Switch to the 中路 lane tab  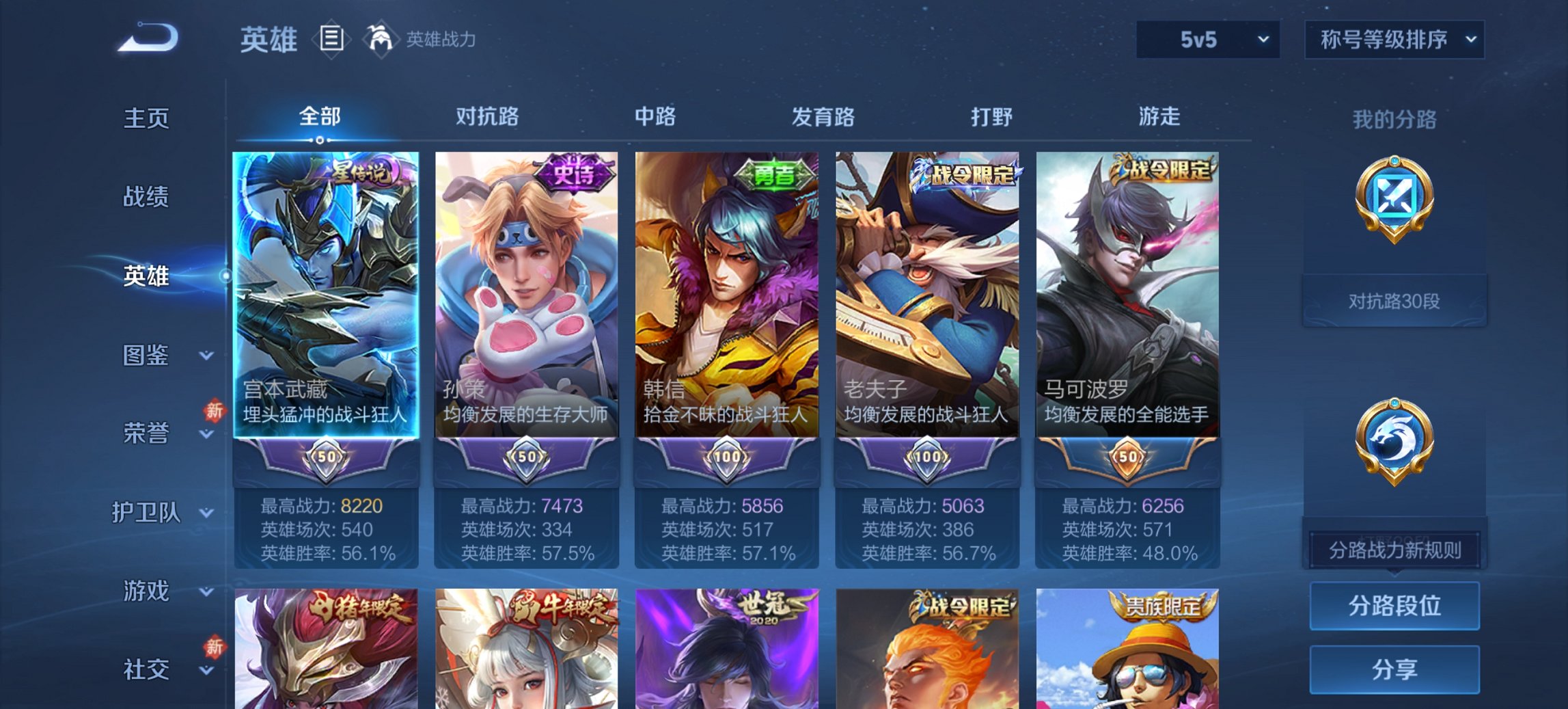[x=654, y=118]
